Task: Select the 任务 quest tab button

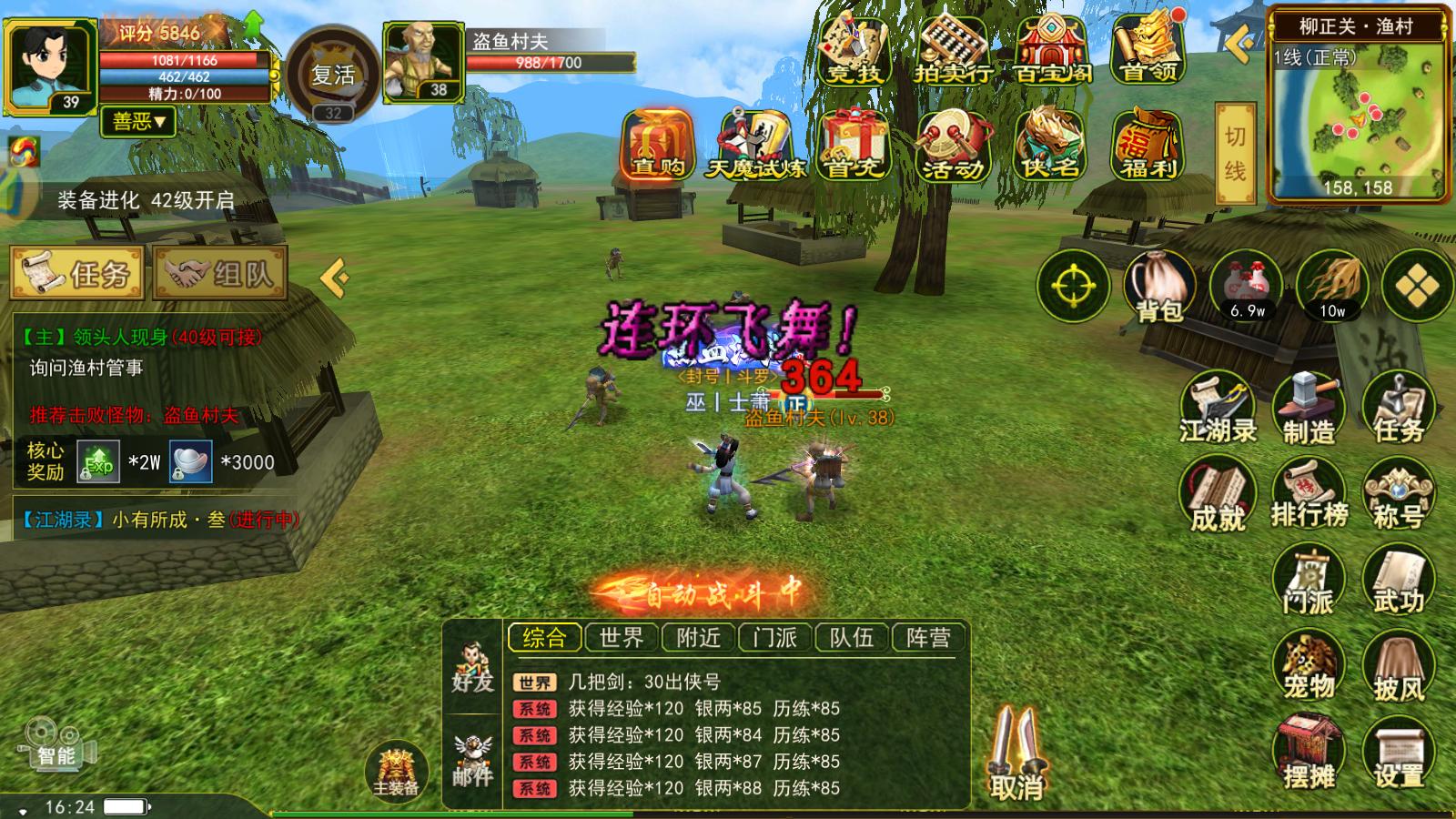Action: pyautogui.click(x=77, y=272)
